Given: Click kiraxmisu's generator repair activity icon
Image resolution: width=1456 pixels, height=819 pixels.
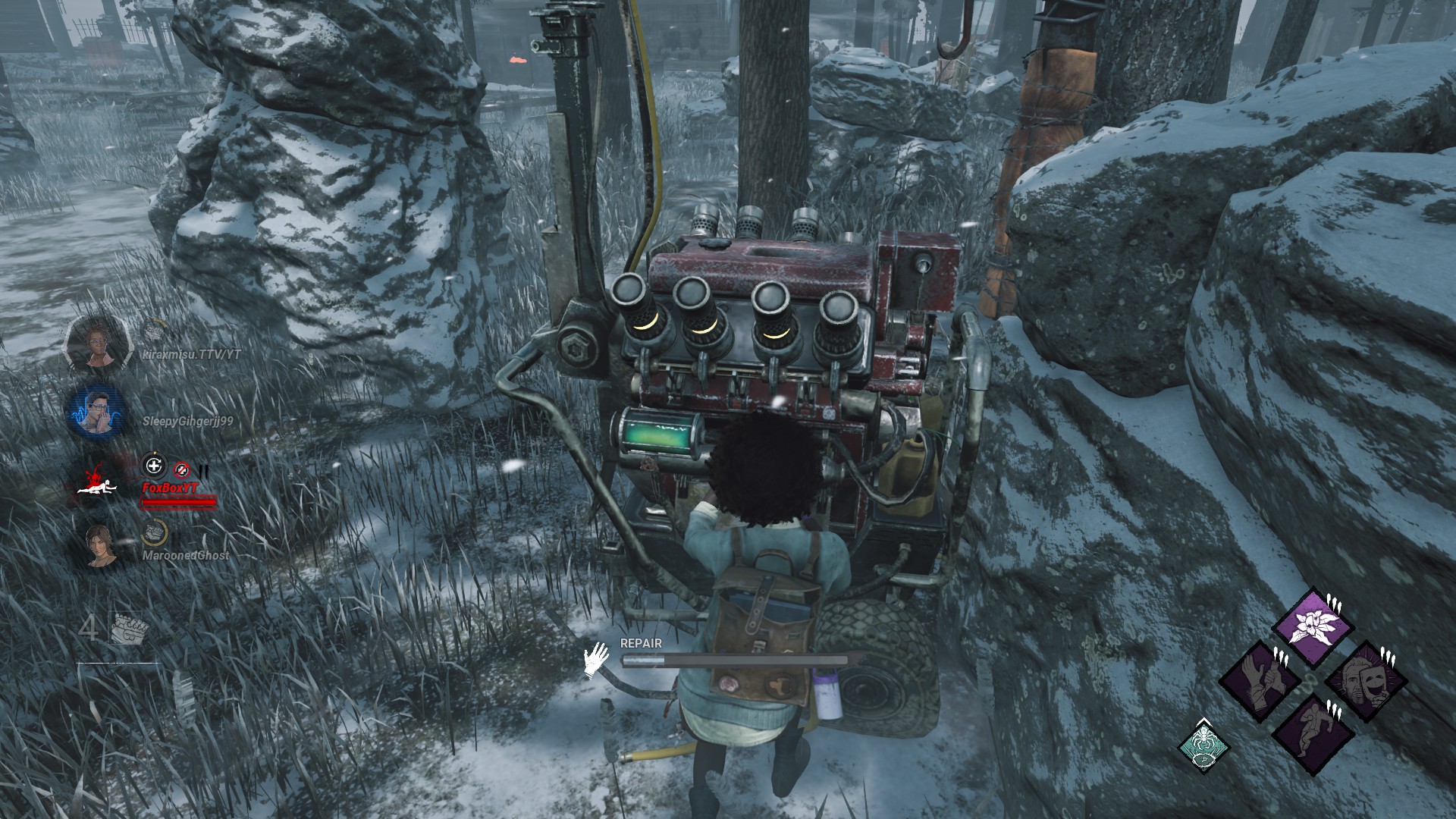Looking at the screenshot, I should (x=155, y=330).
